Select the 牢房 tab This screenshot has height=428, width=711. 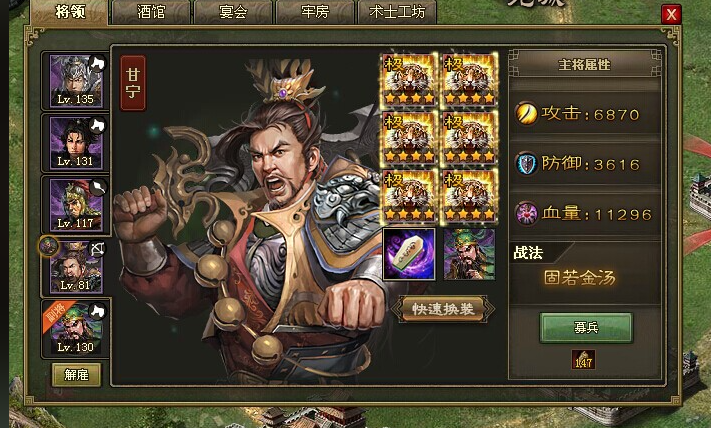click(x=313, y=14)
